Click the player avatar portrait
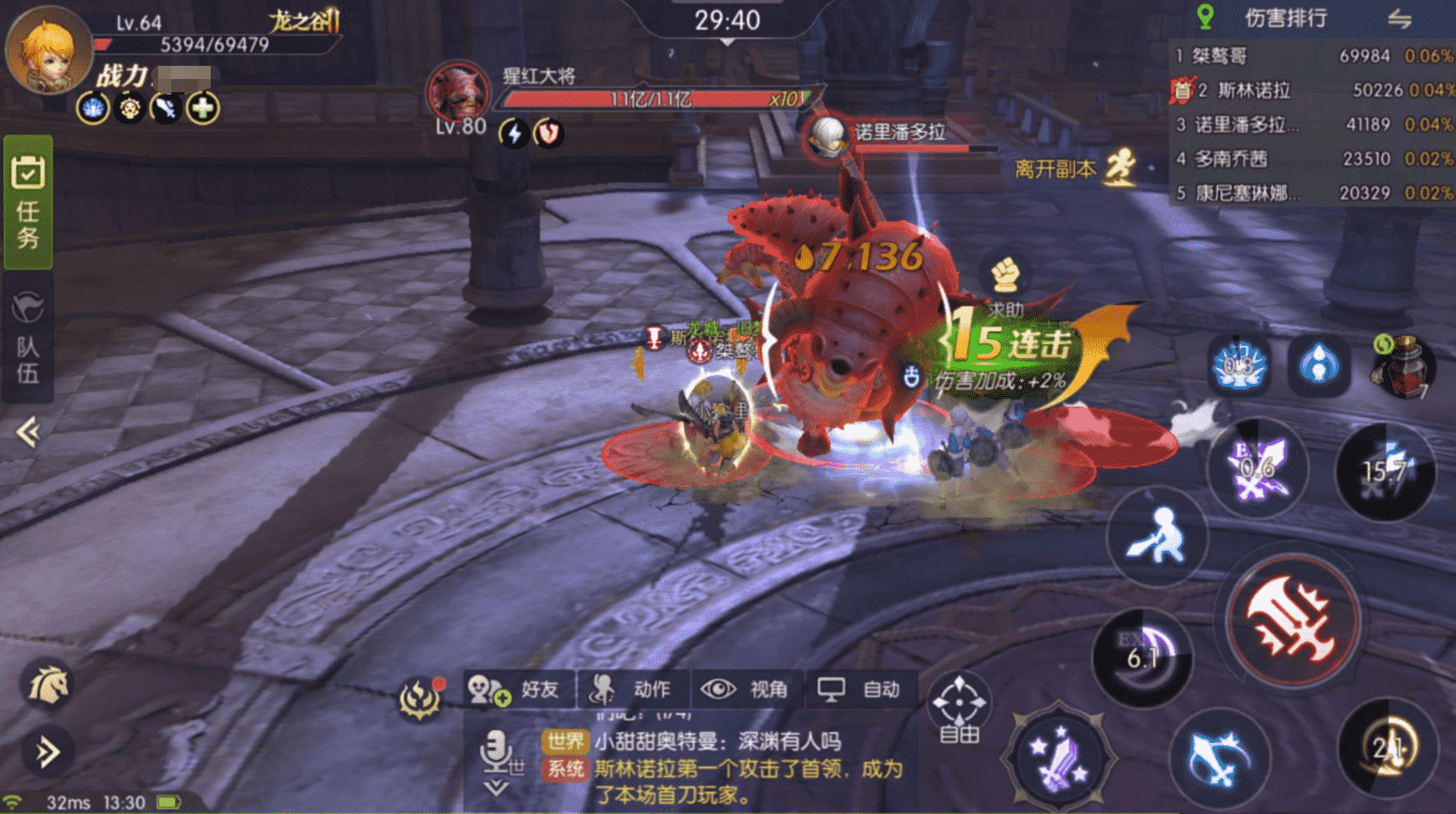The width and height of the screenshot is (1456, 814). click(x=49, y=49)
